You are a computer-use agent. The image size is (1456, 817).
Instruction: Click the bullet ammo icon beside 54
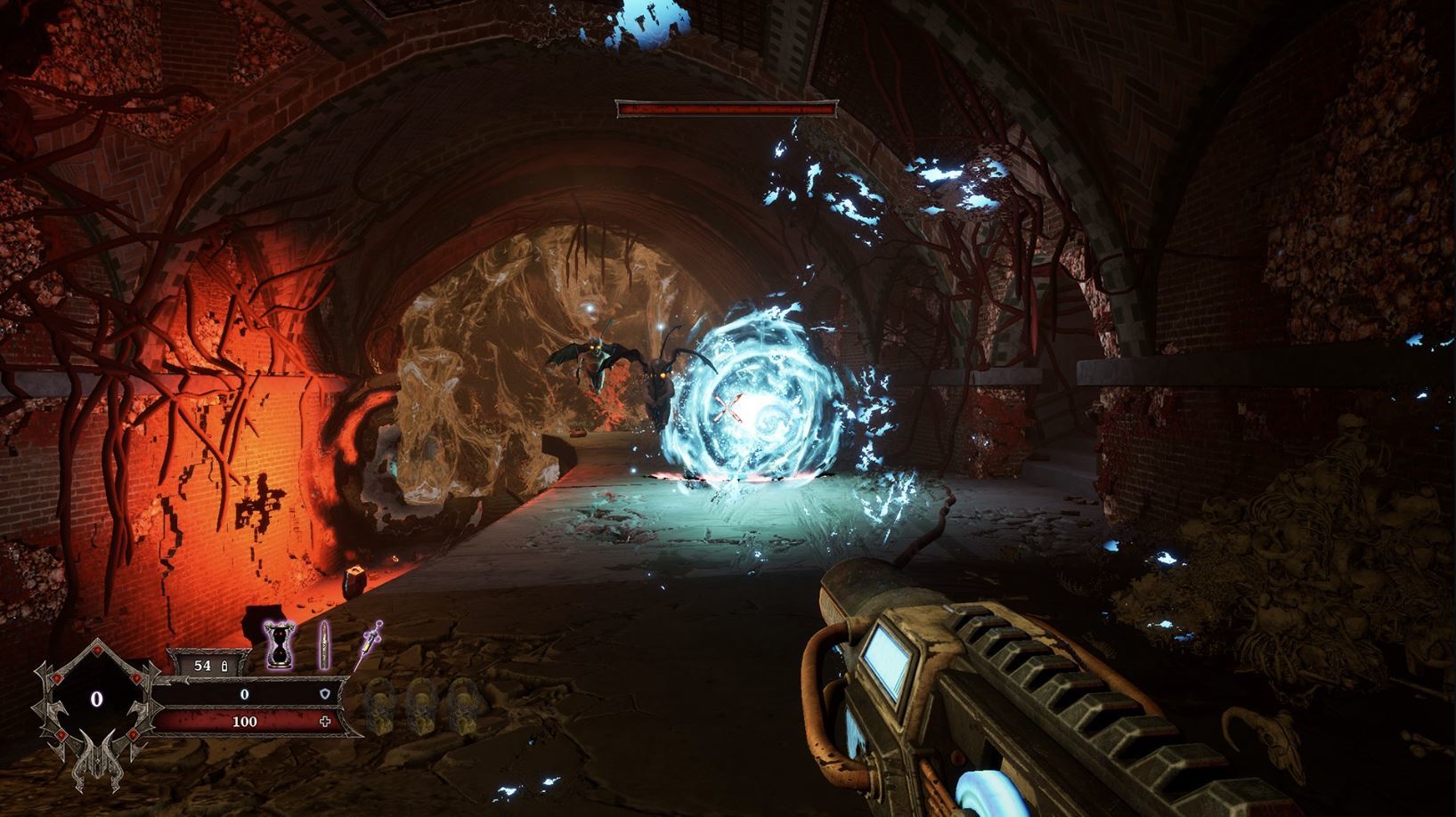click(x=324, y=645)
